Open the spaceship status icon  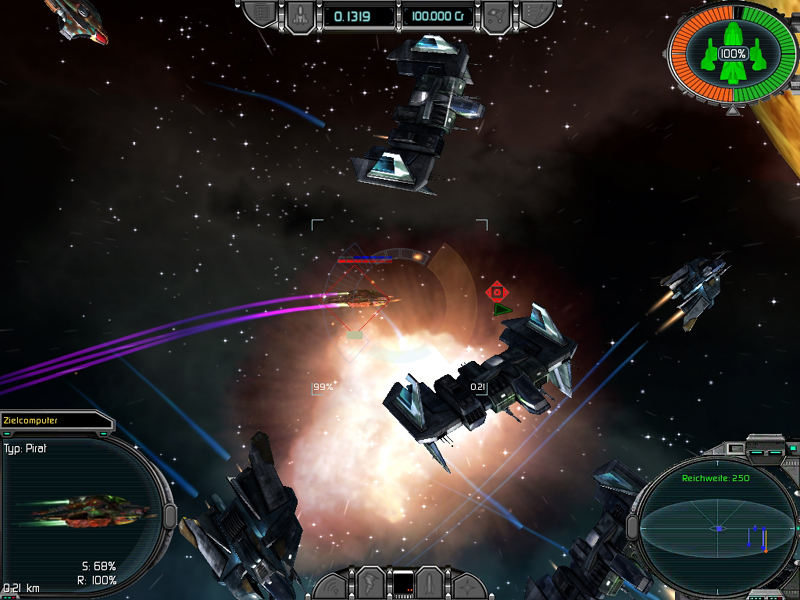click(301, 15)
